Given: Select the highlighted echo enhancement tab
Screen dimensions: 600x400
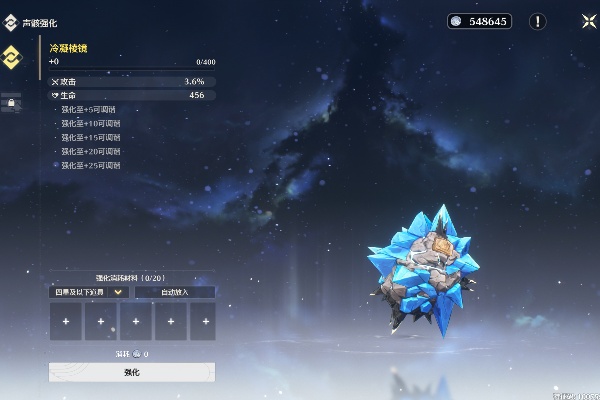Looking at the screenshot, I should 13,57.
